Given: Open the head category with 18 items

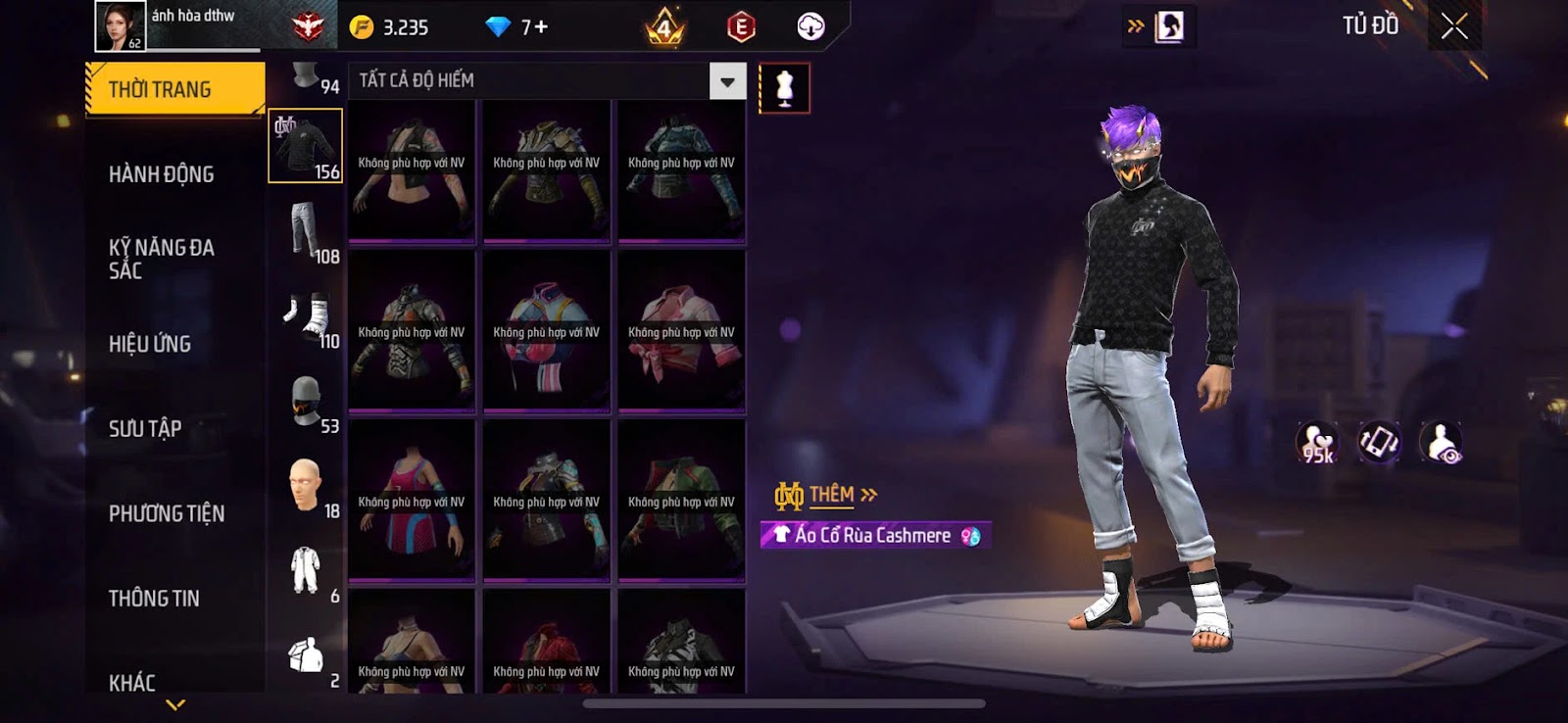Looking at the screenshot, I should 306,486.
